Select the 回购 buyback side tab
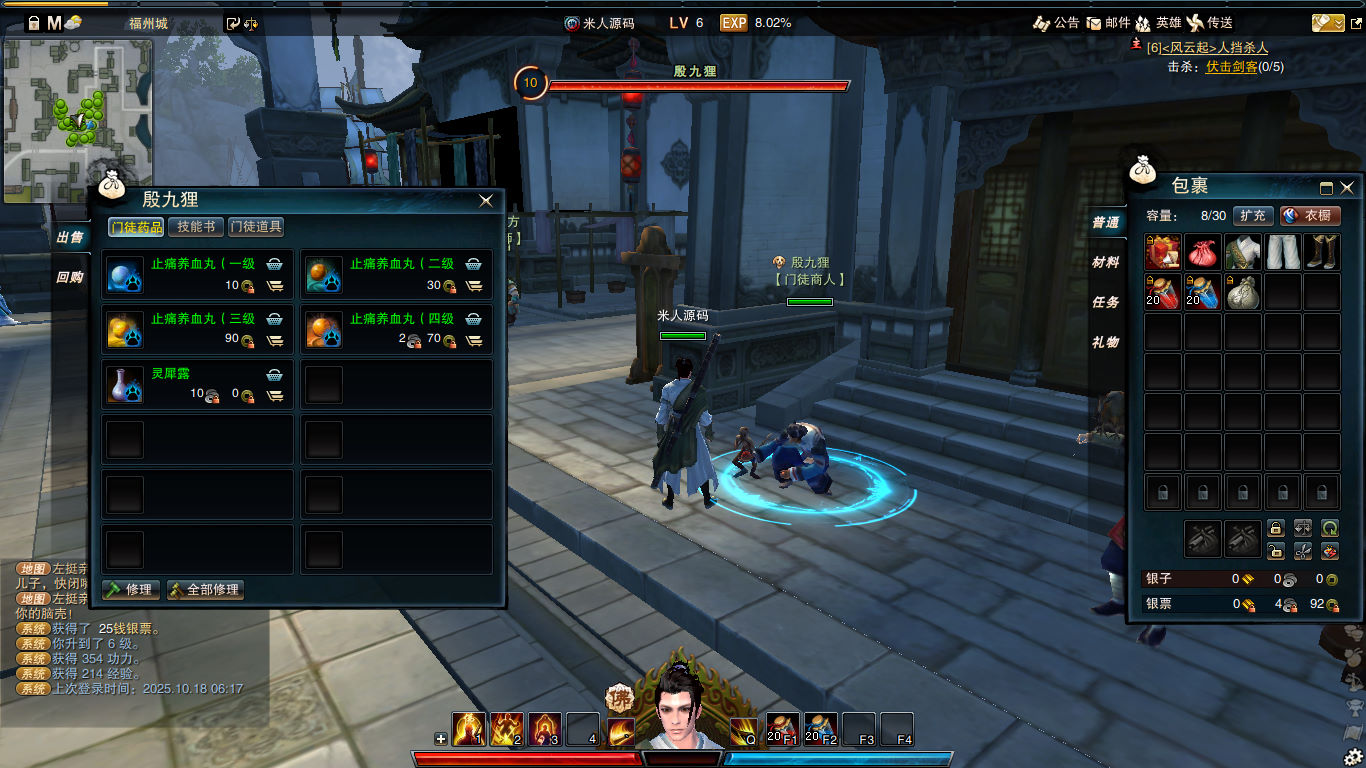 pos(70,277)
